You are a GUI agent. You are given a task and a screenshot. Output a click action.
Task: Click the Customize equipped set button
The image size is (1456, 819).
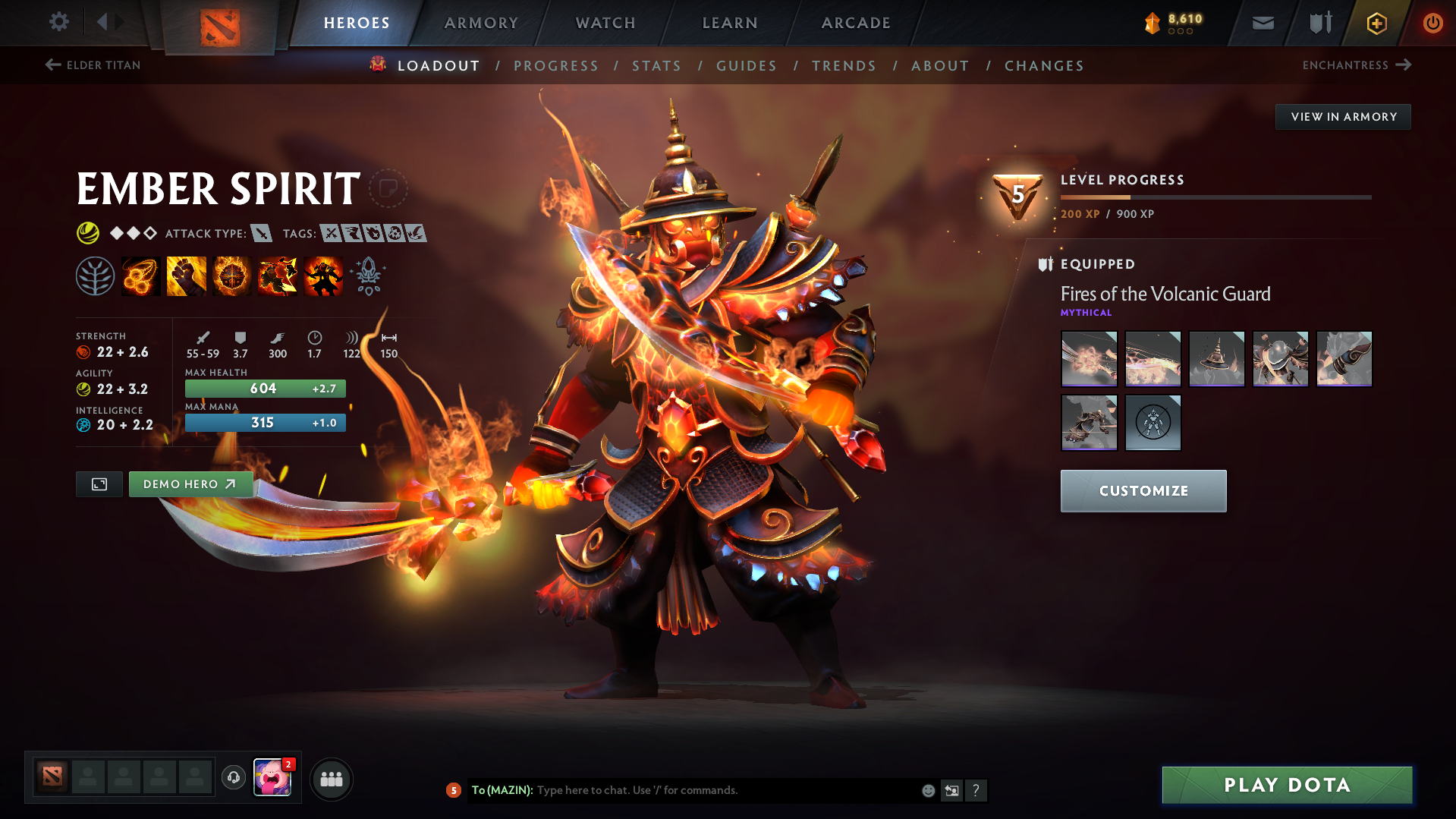pyautogui.click(x=1143, y=490)
